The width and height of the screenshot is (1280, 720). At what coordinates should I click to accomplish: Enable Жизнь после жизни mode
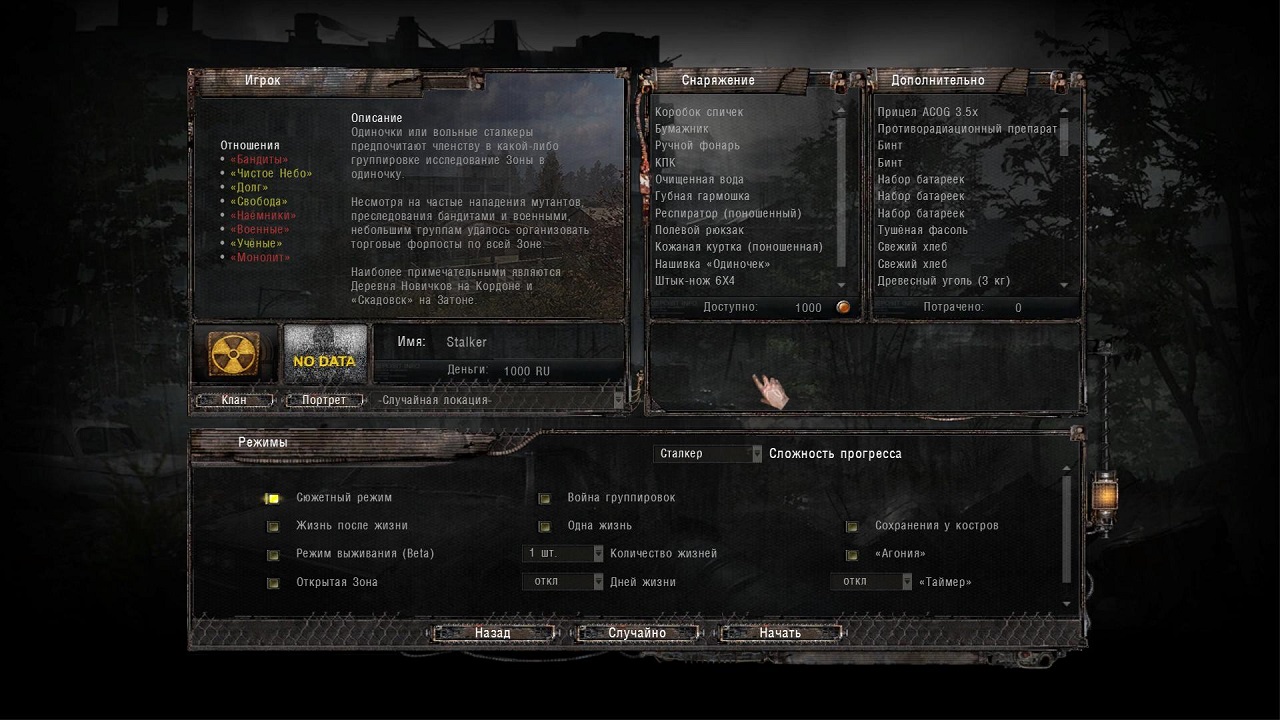point(272,526)
